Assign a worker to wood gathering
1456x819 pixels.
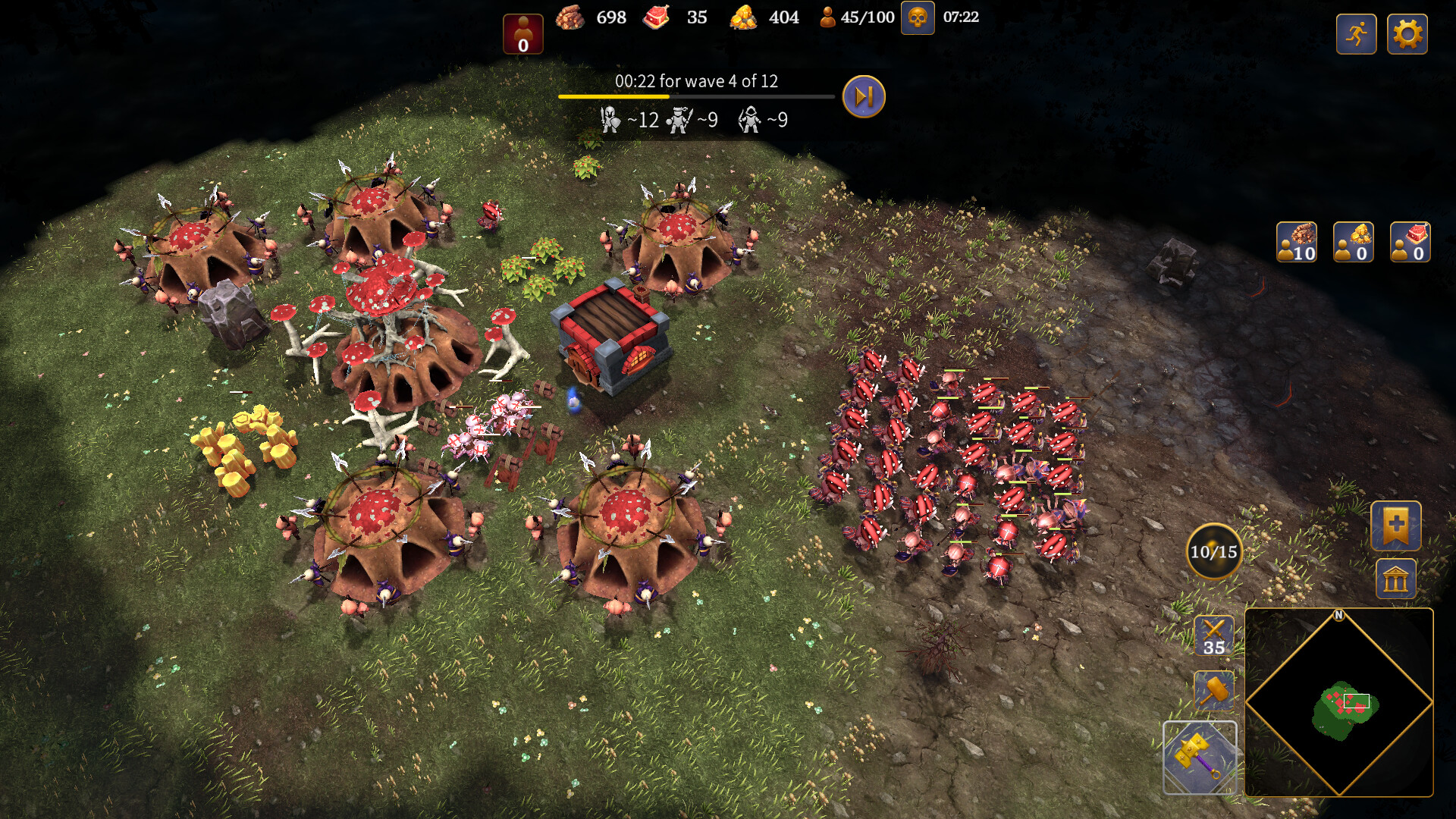(1298, 243)
